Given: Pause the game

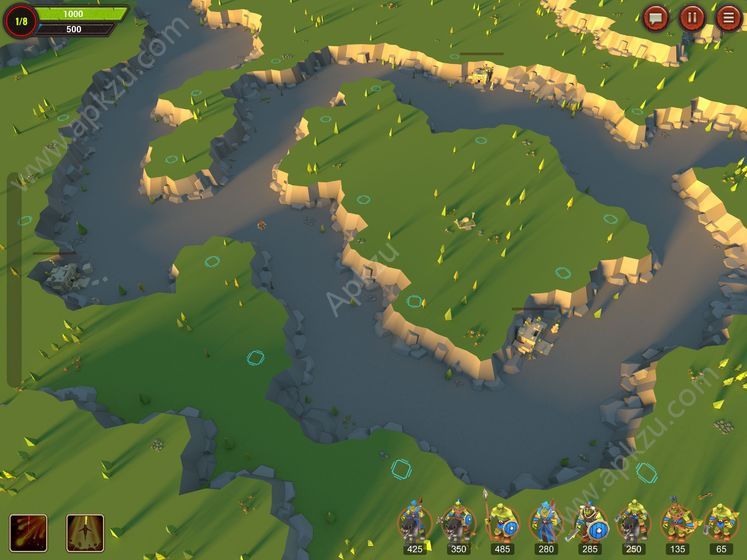Looking at the screenshot, I should click(692, 17).
